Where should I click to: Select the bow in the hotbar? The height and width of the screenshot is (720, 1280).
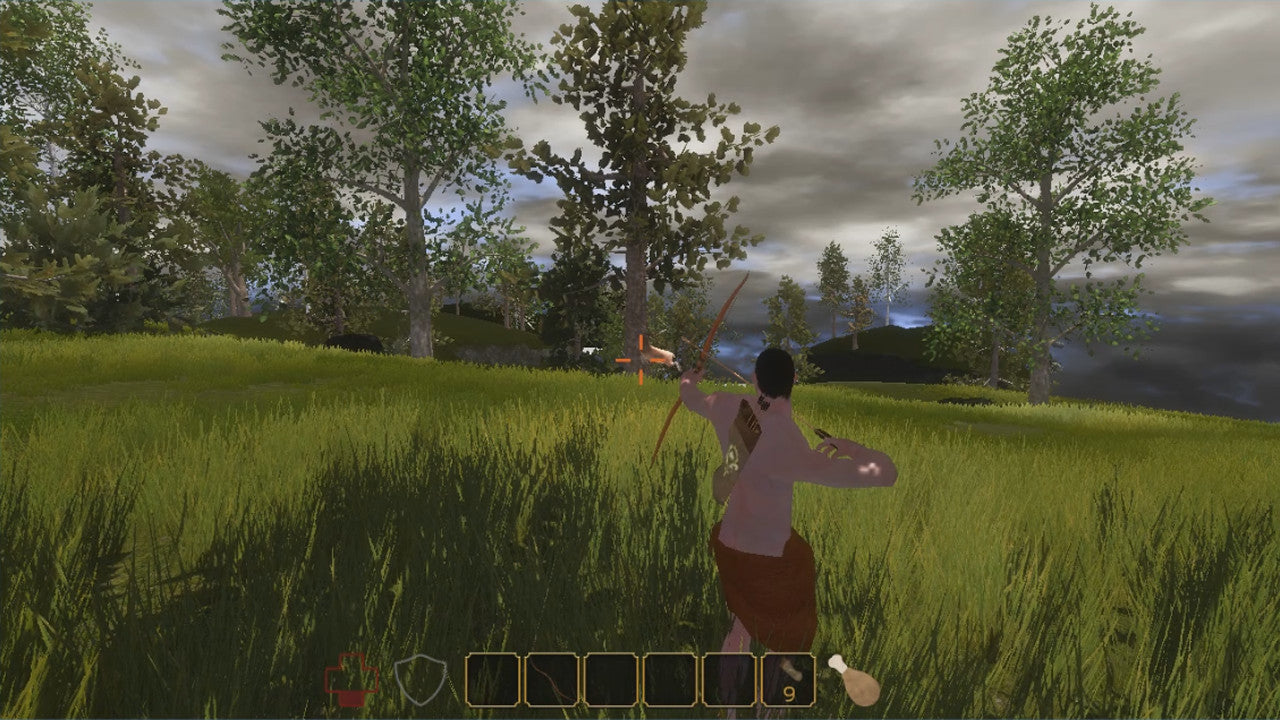point(551,680)
